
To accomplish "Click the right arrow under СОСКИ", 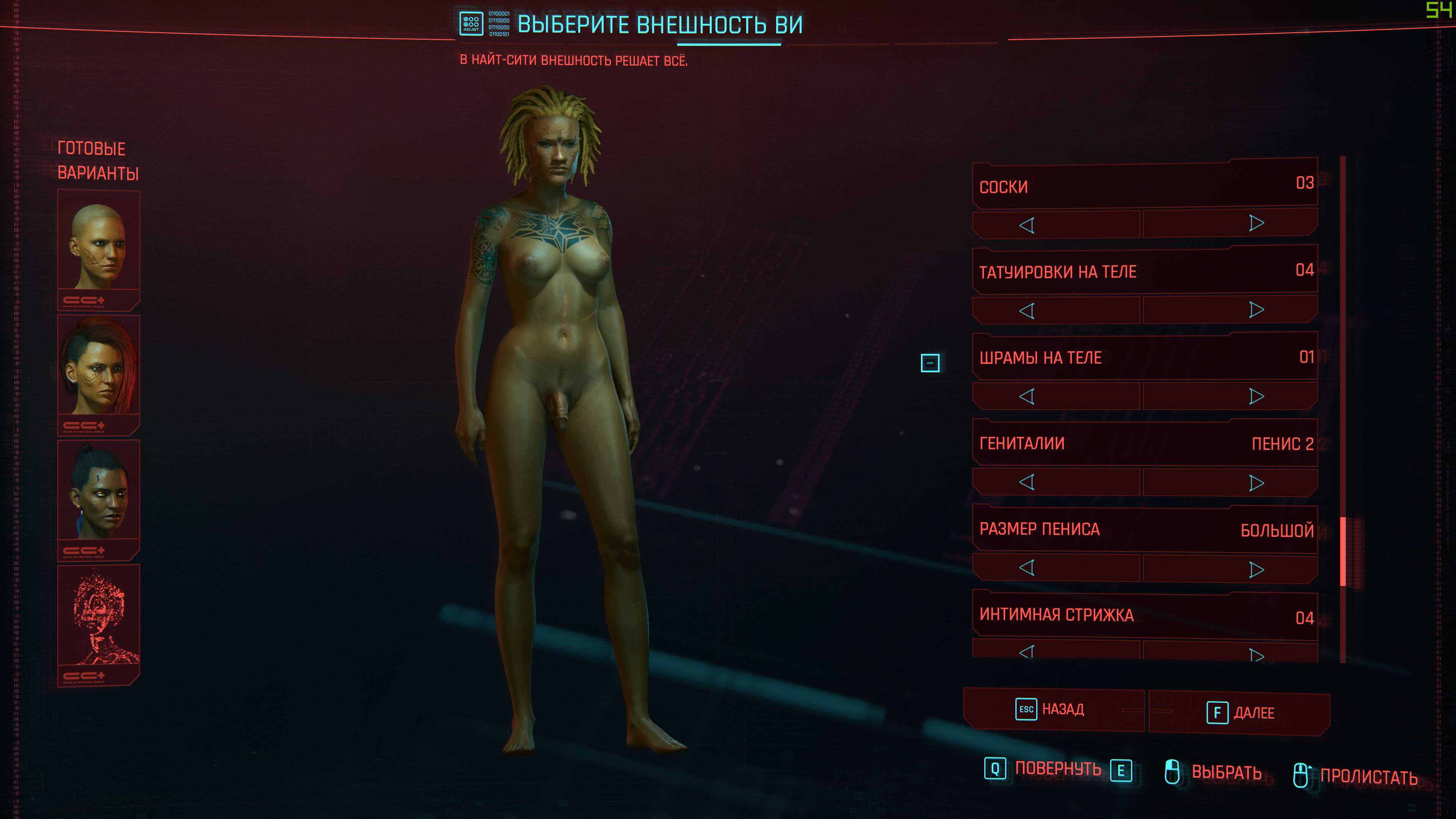I will click(x=1256, y=223).
